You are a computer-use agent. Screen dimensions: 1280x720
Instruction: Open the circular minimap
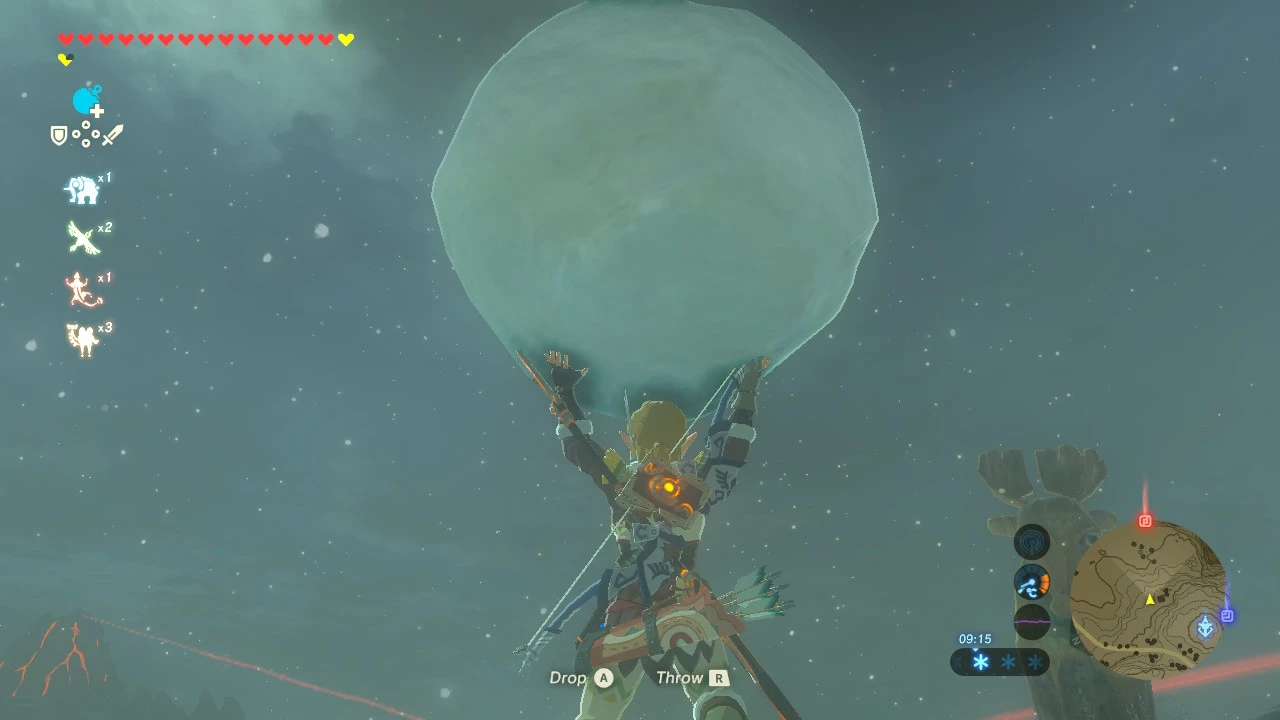click(1147, 598)
